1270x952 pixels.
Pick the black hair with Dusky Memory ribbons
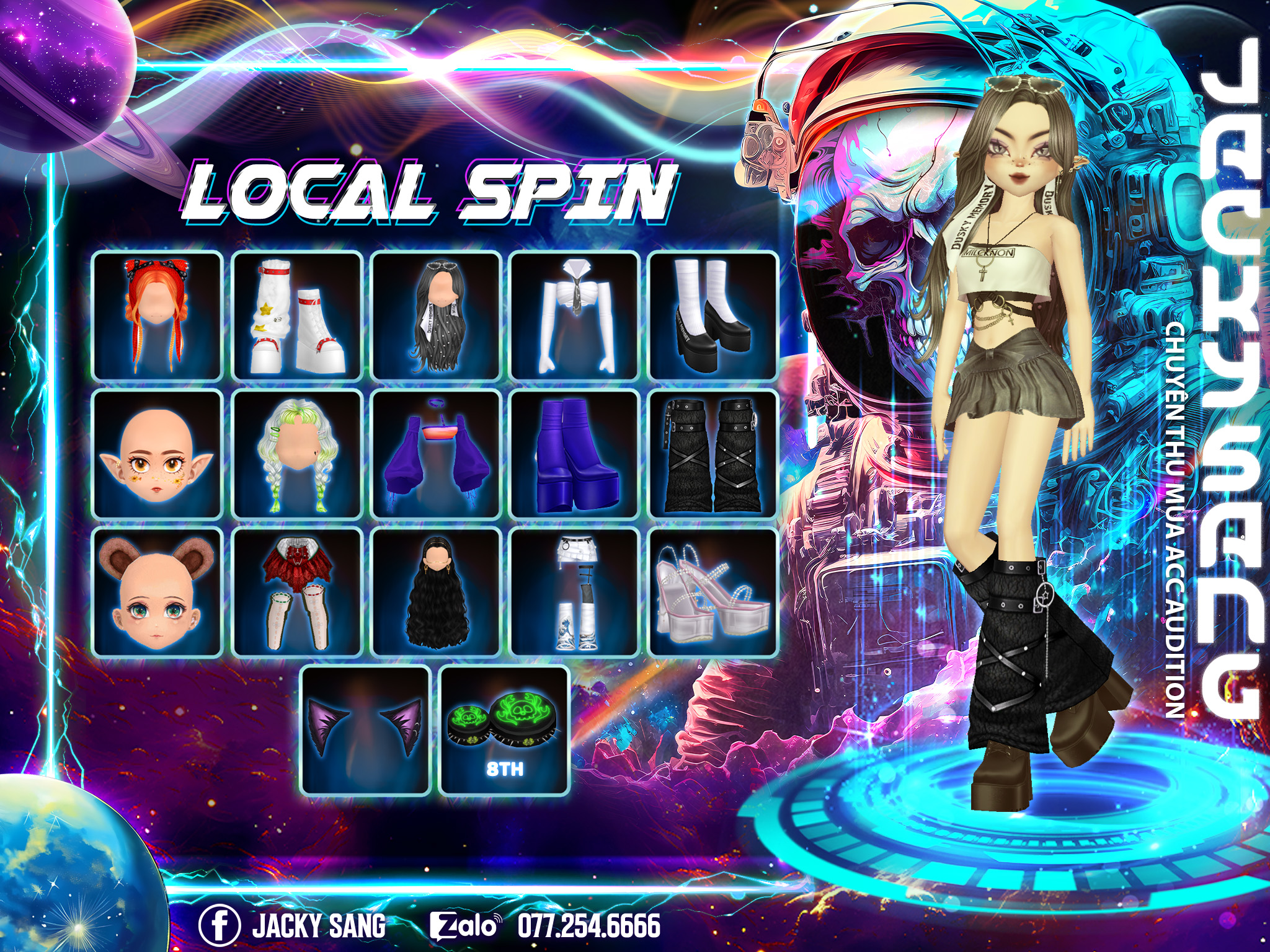click(x=436, y=315)
